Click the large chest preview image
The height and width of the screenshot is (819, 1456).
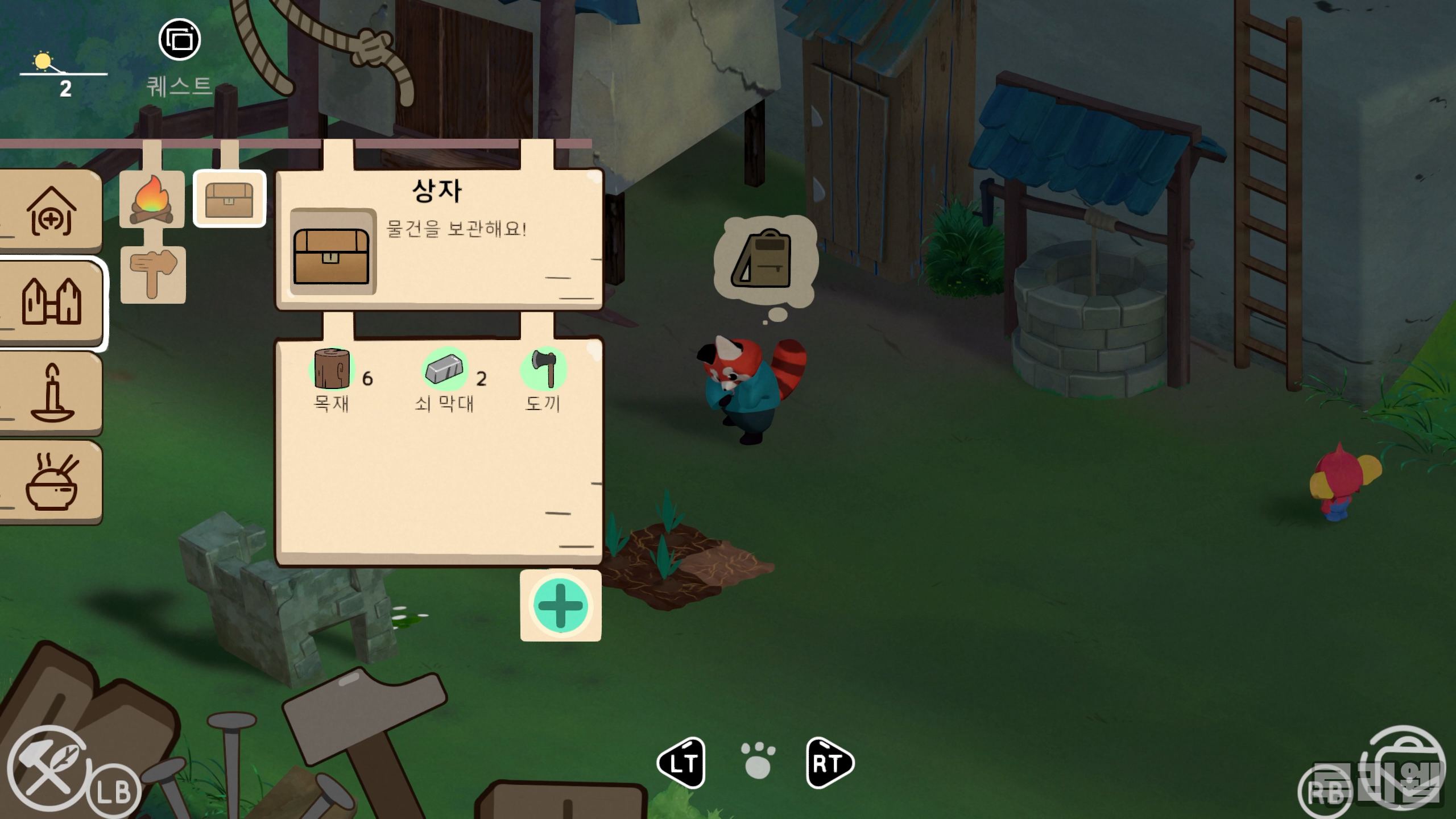(x=332, y=252)
